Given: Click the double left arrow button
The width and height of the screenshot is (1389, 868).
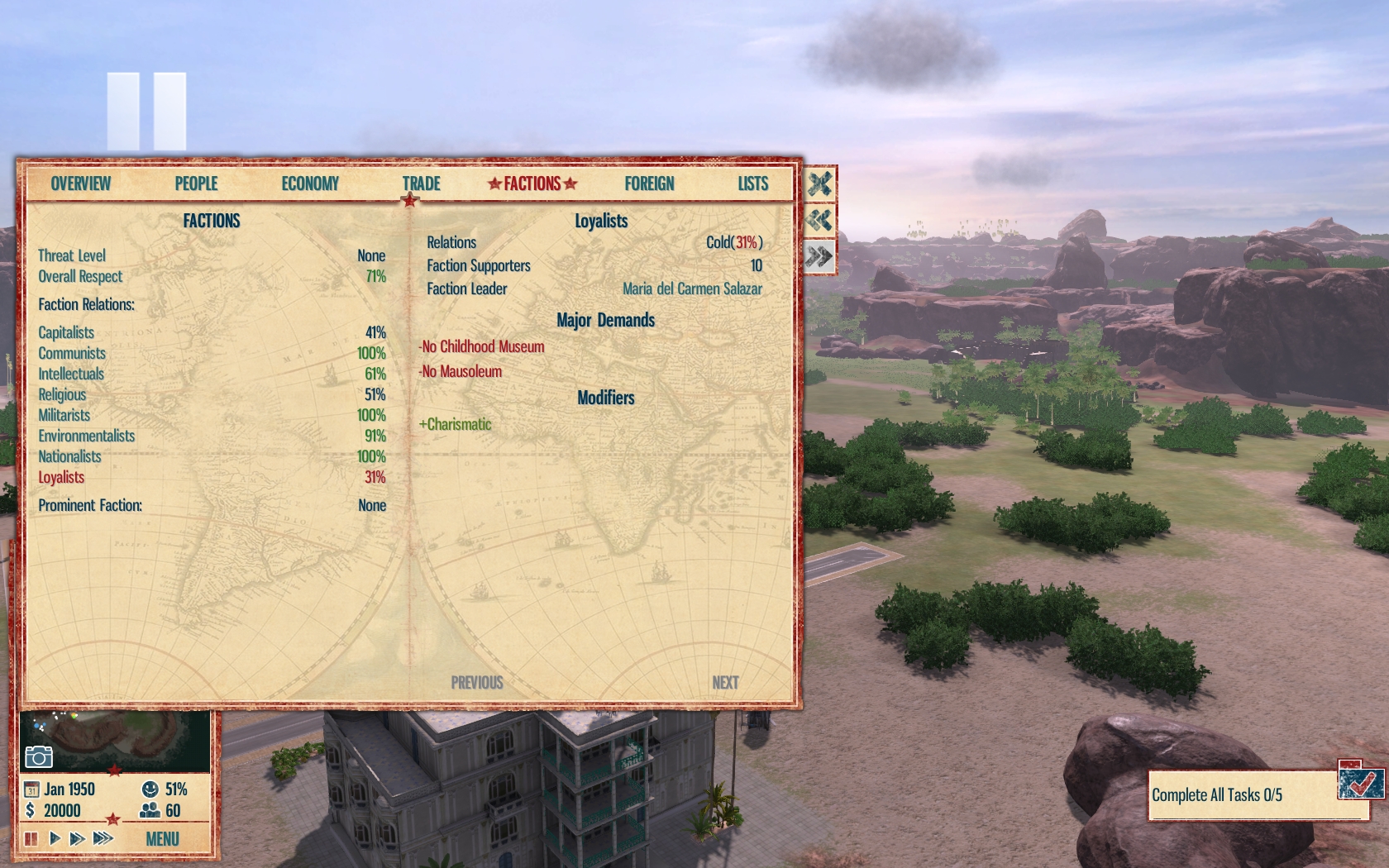Looking at the screenshot, I should click(819, 220).
